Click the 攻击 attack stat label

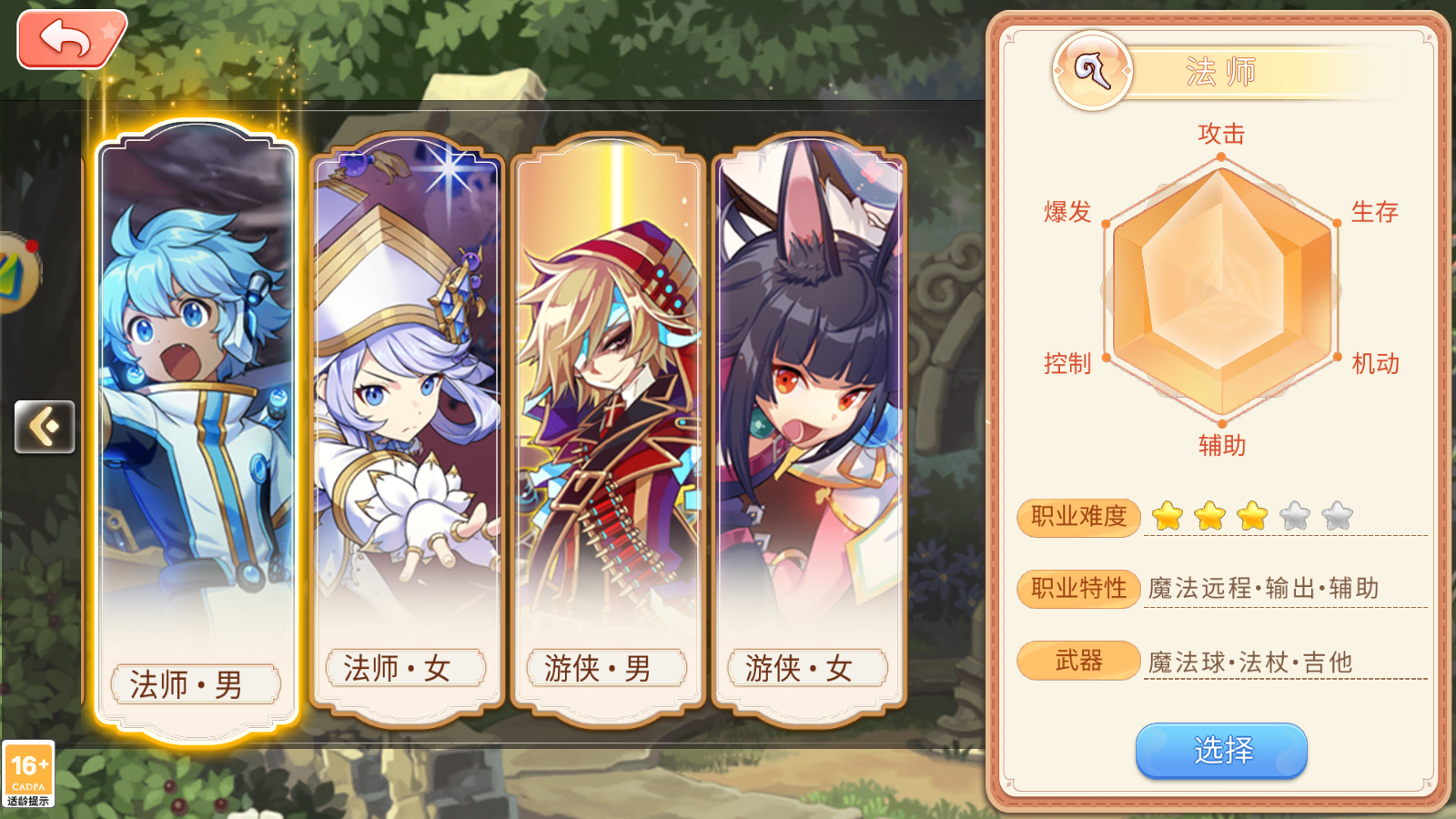pos(1220,134)
